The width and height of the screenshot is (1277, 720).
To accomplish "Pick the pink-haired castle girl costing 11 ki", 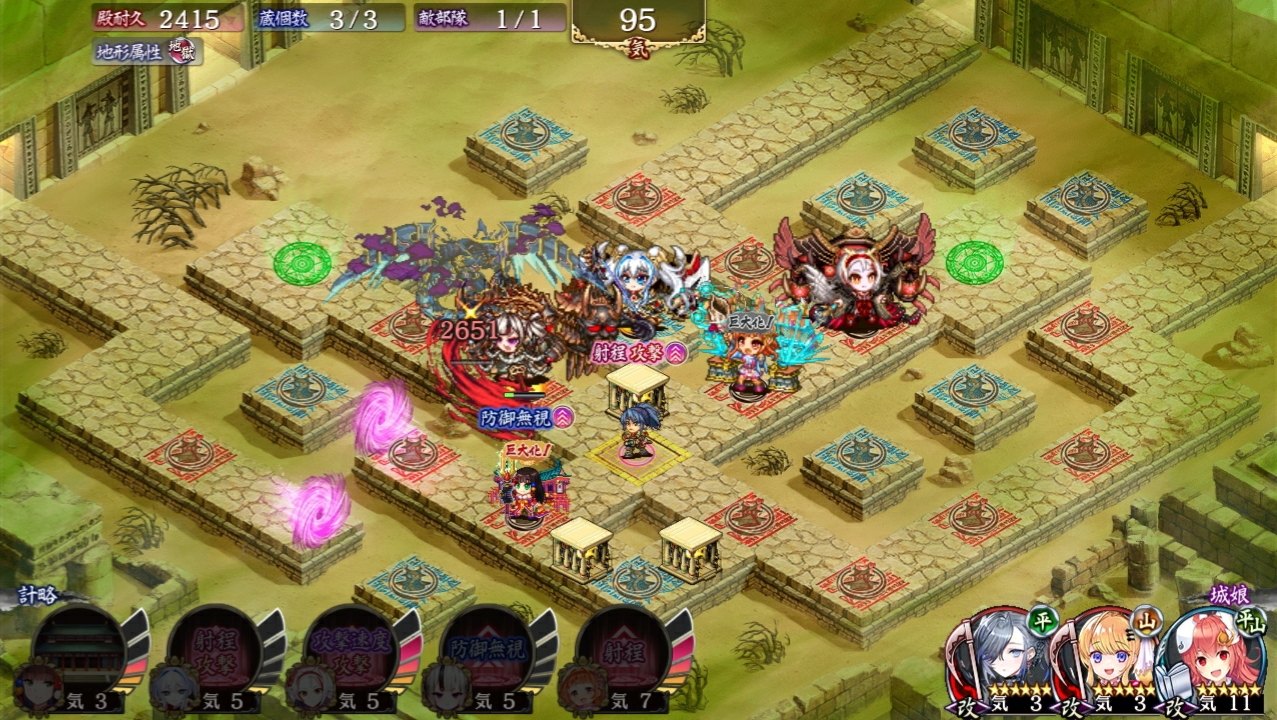I will [1208, 658].
